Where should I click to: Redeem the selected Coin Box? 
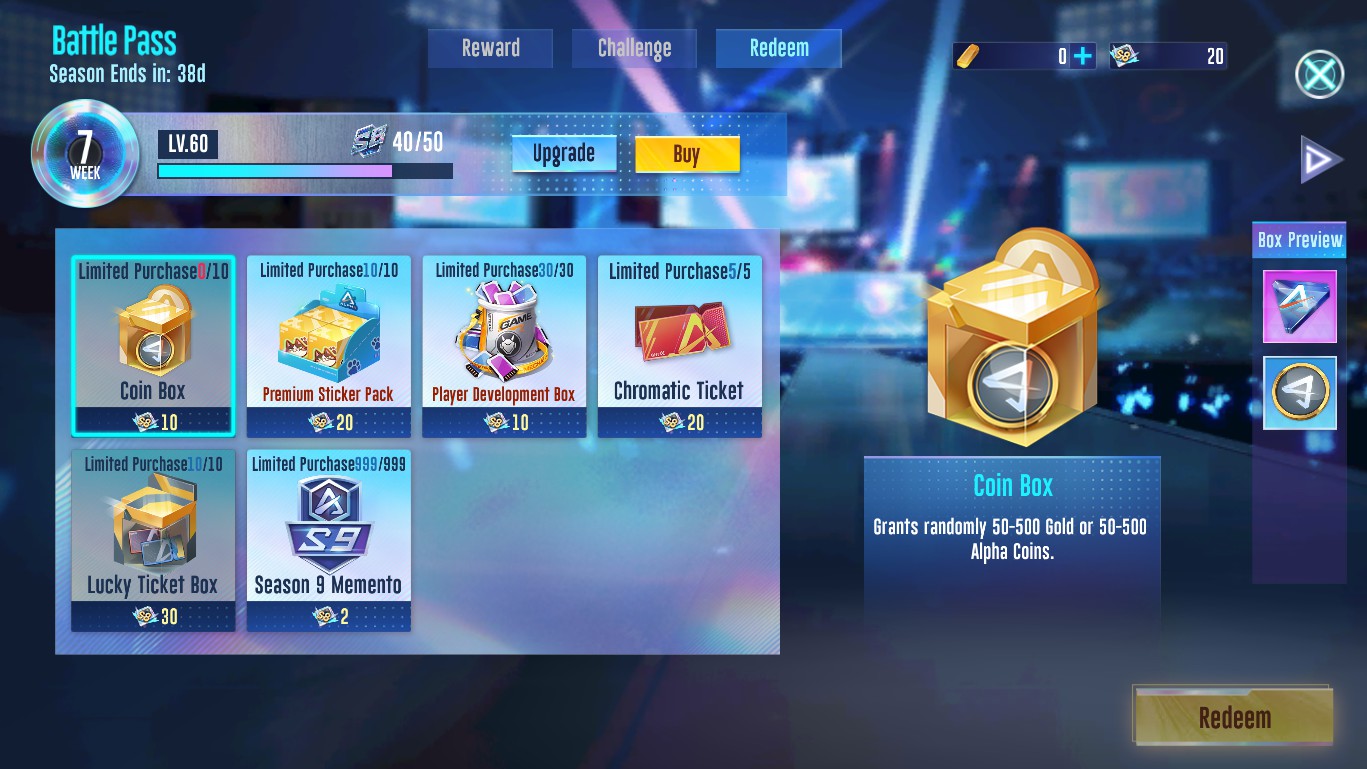(x=1234, y=717)
